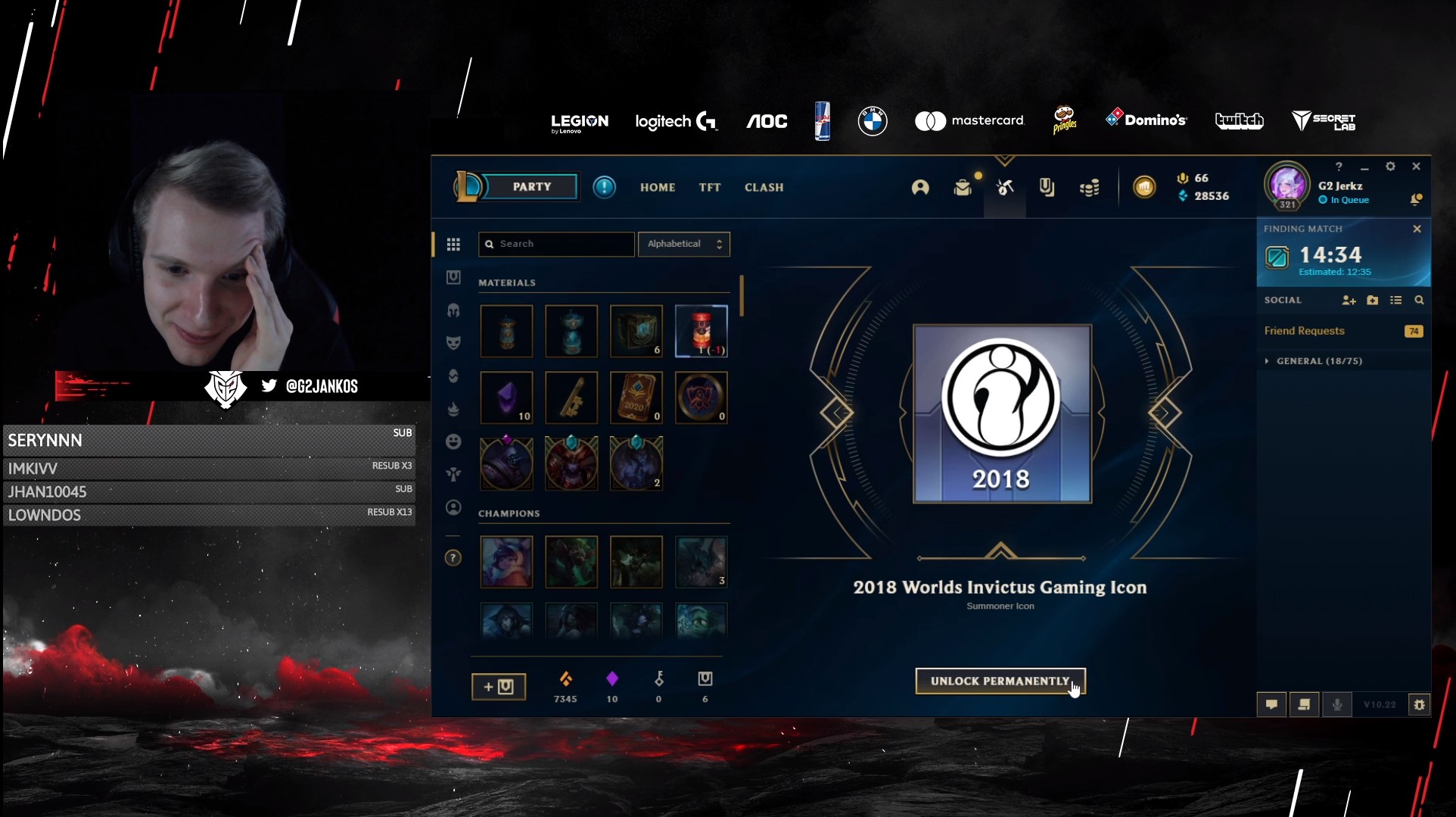The height and width of the screenshot is (817, 1456).
Task: Click the Add Friend icon in Social
Action: [1349, 300]
